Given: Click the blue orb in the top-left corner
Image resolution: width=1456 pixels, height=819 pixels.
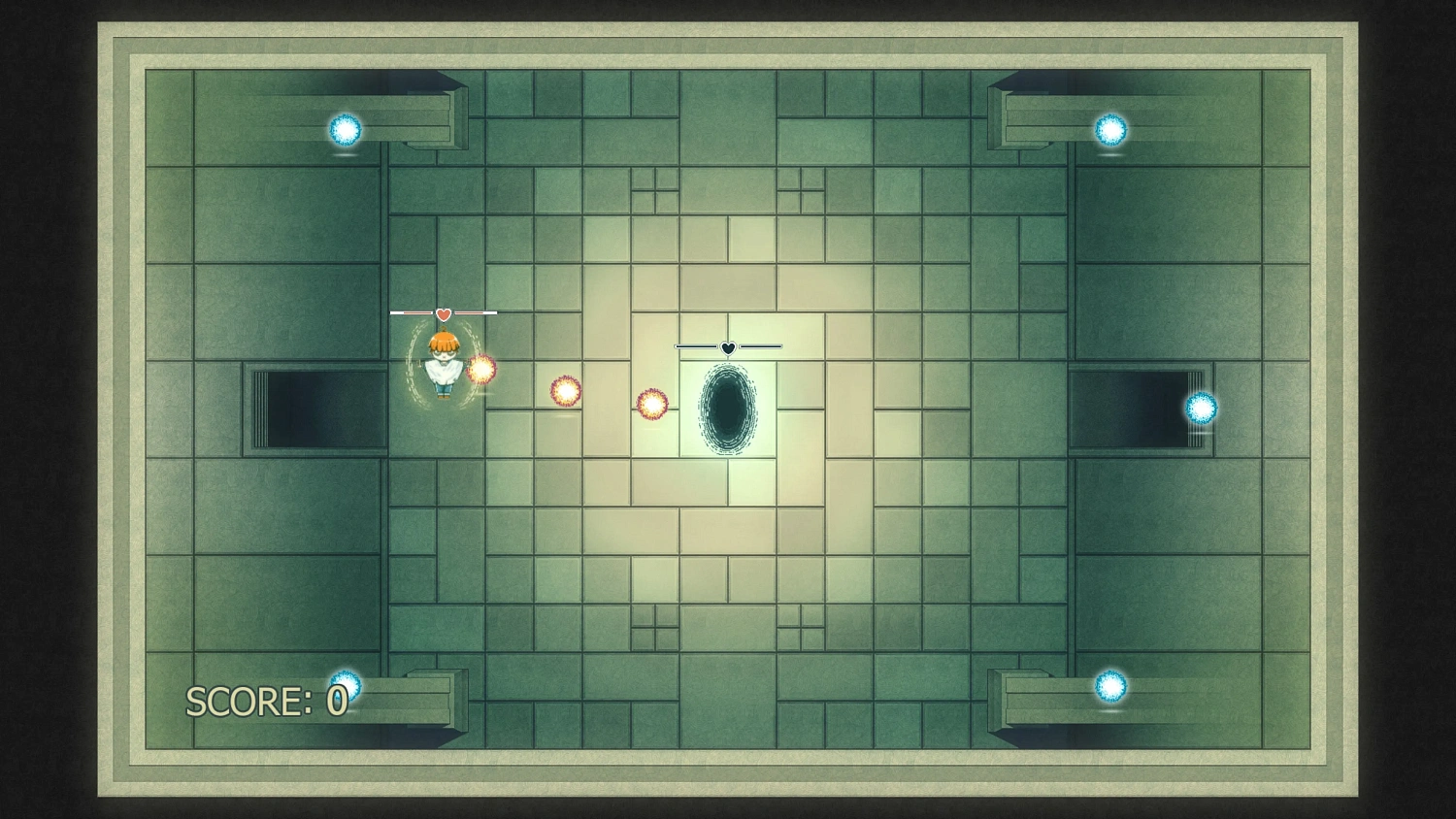Looking at the screenshot, I should (x=345, y=129).
